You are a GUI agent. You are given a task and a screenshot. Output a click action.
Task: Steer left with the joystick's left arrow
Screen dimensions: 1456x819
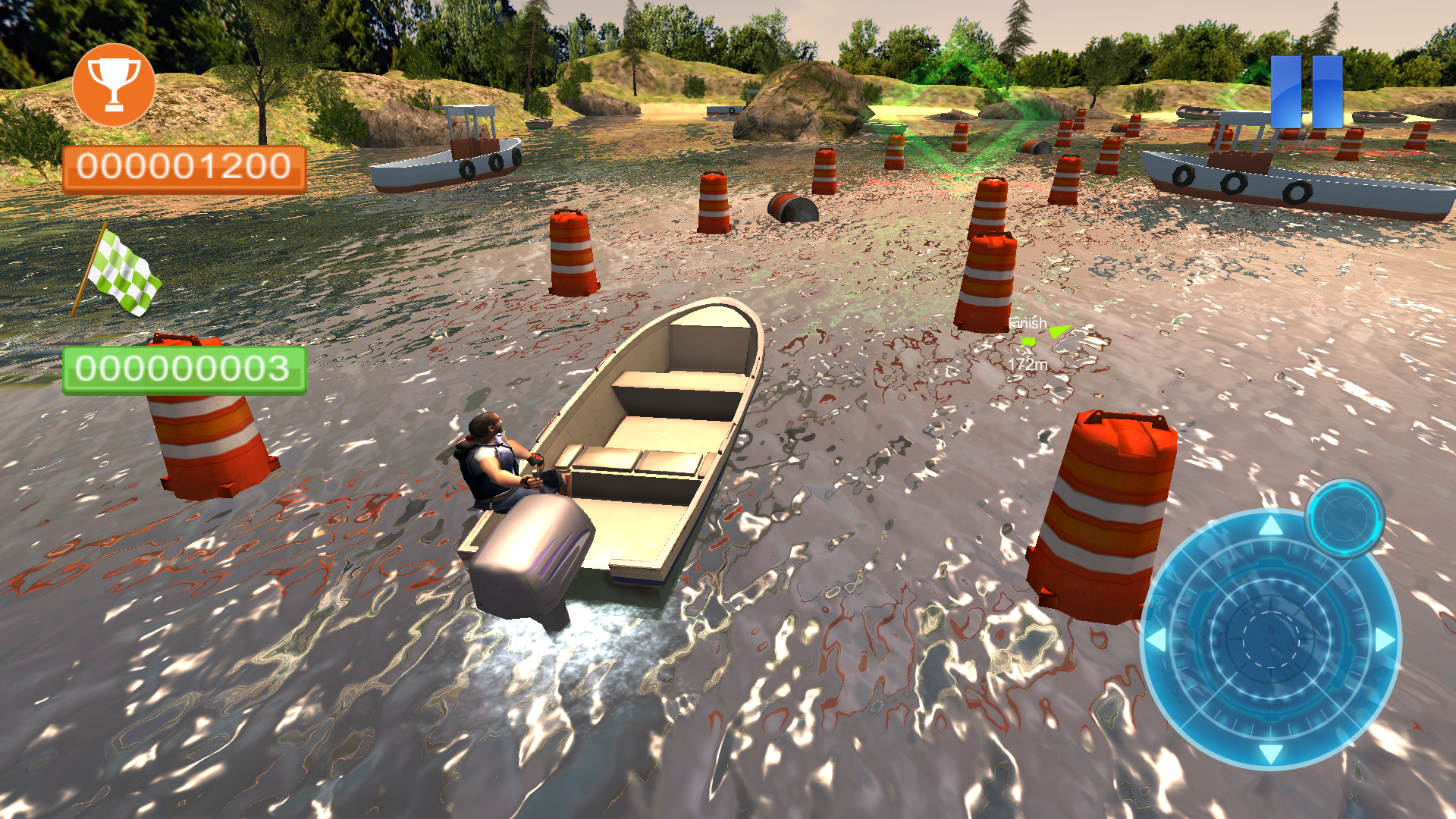click(1156, 639)
